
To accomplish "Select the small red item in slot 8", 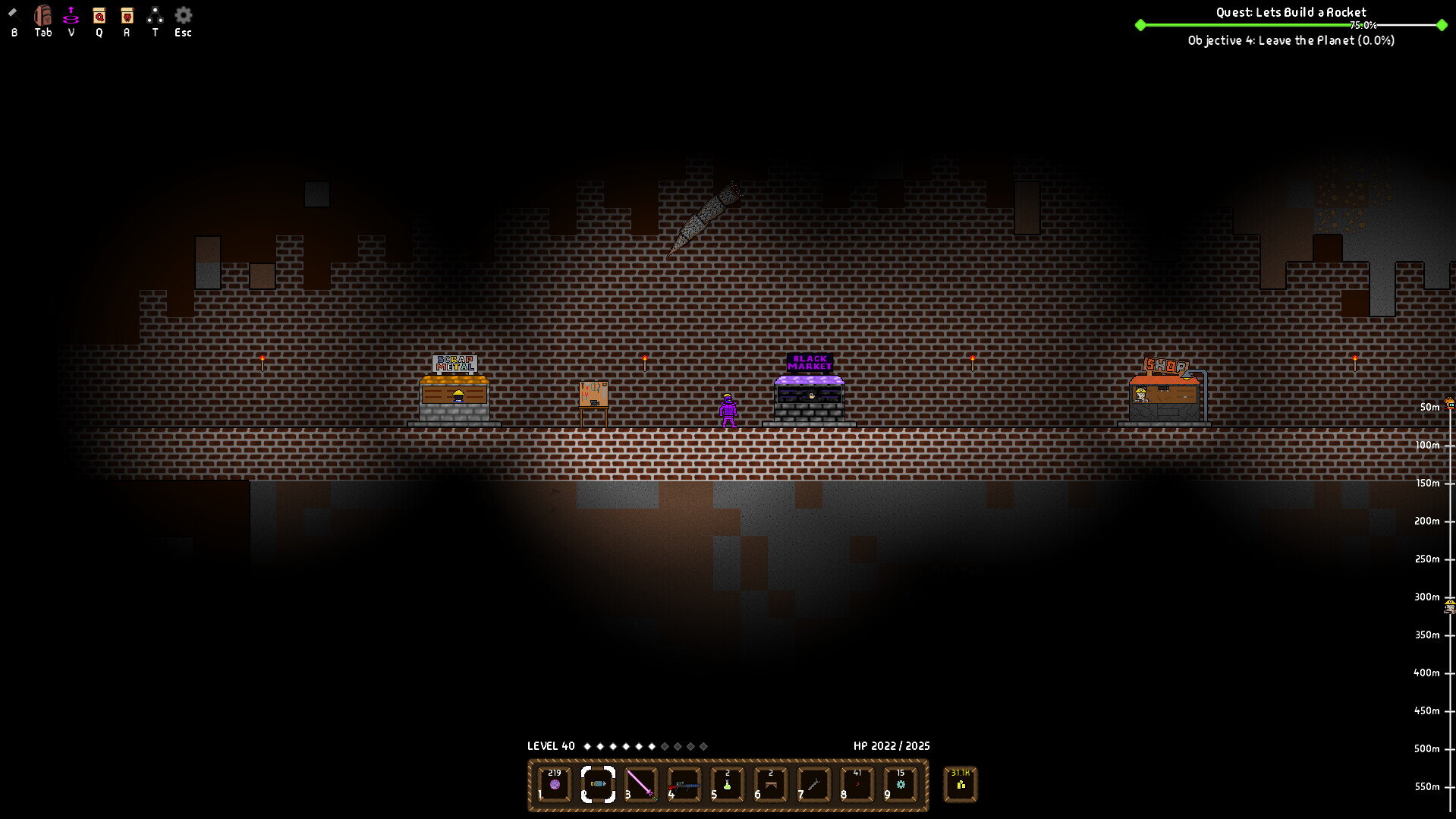I will [857, 784].
